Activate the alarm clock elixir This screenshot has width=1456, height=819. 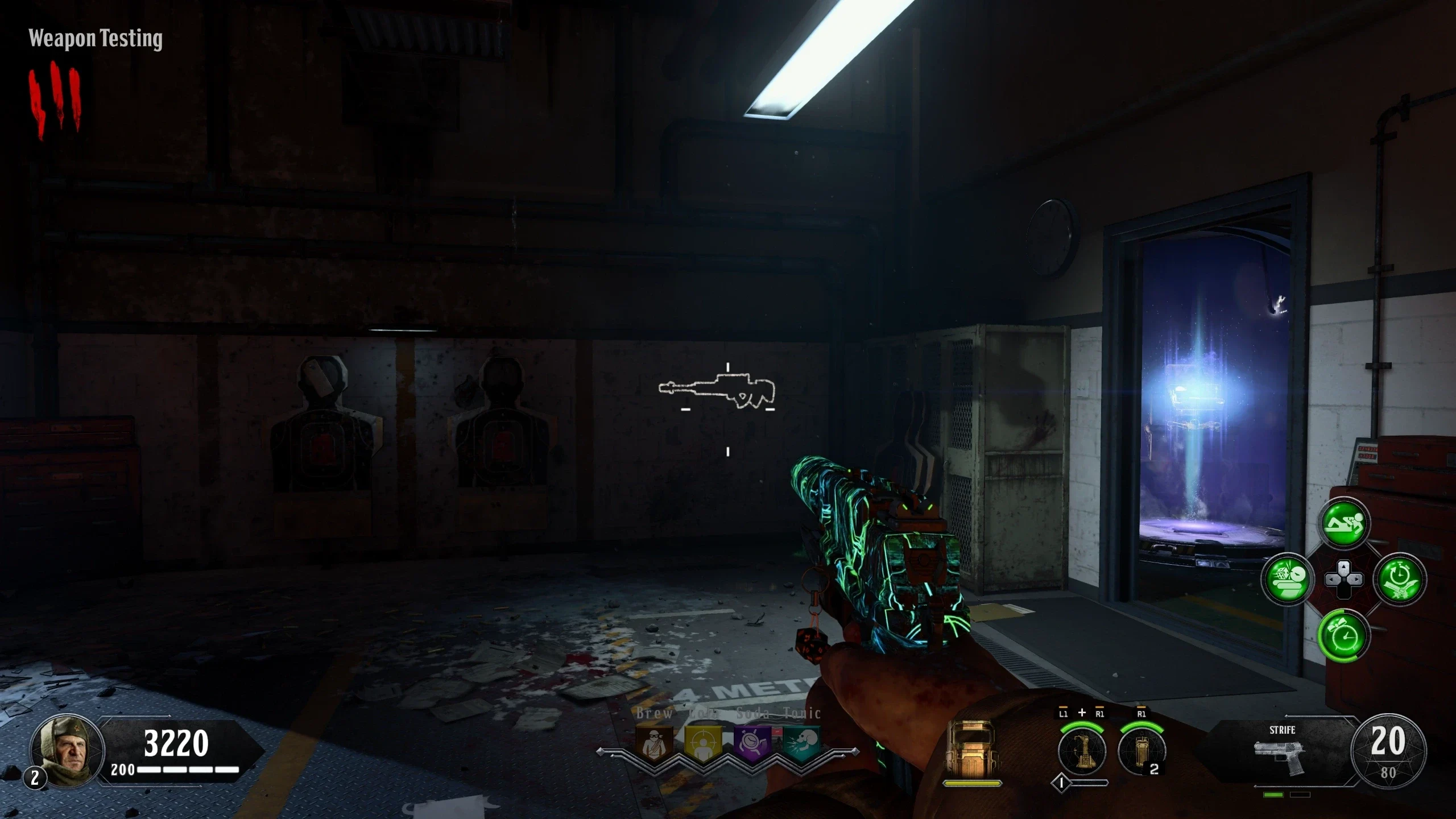point(1343,635)
